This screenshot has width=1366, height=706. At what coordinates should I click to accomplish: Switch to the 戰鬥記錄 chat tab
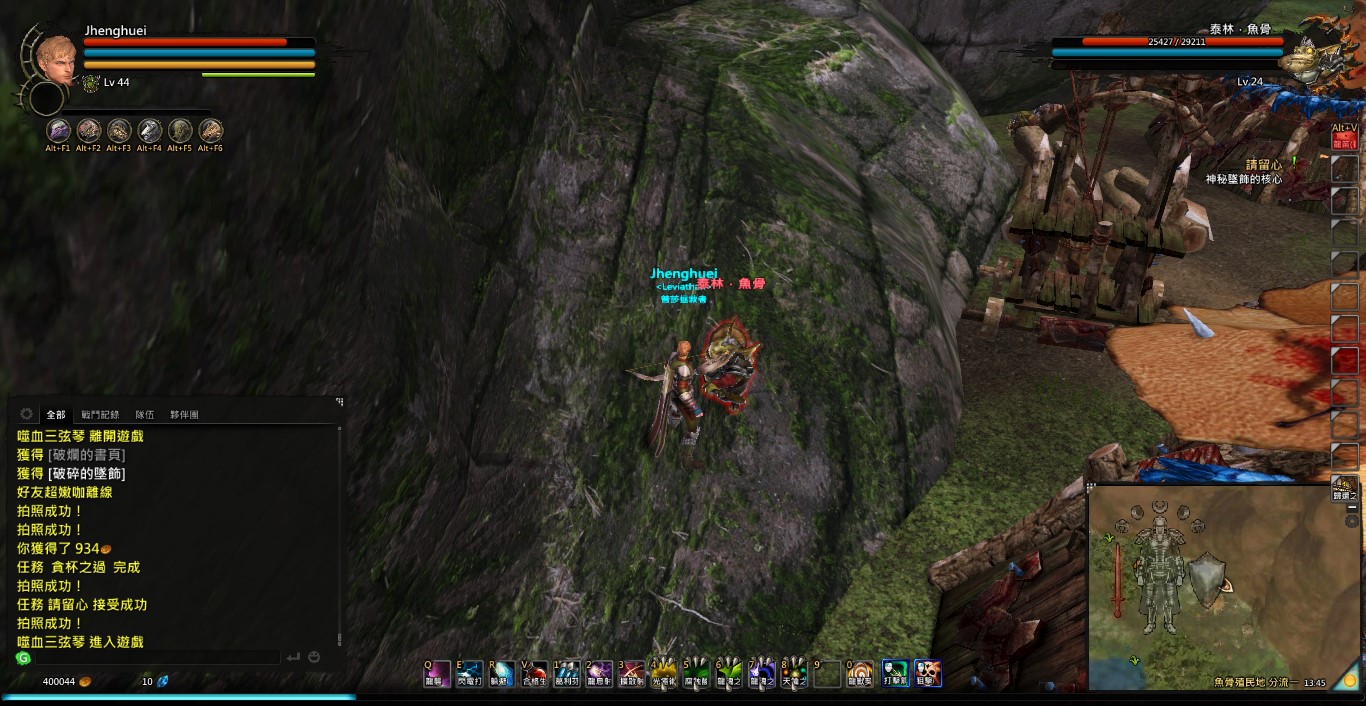click(x=100, y=414)
